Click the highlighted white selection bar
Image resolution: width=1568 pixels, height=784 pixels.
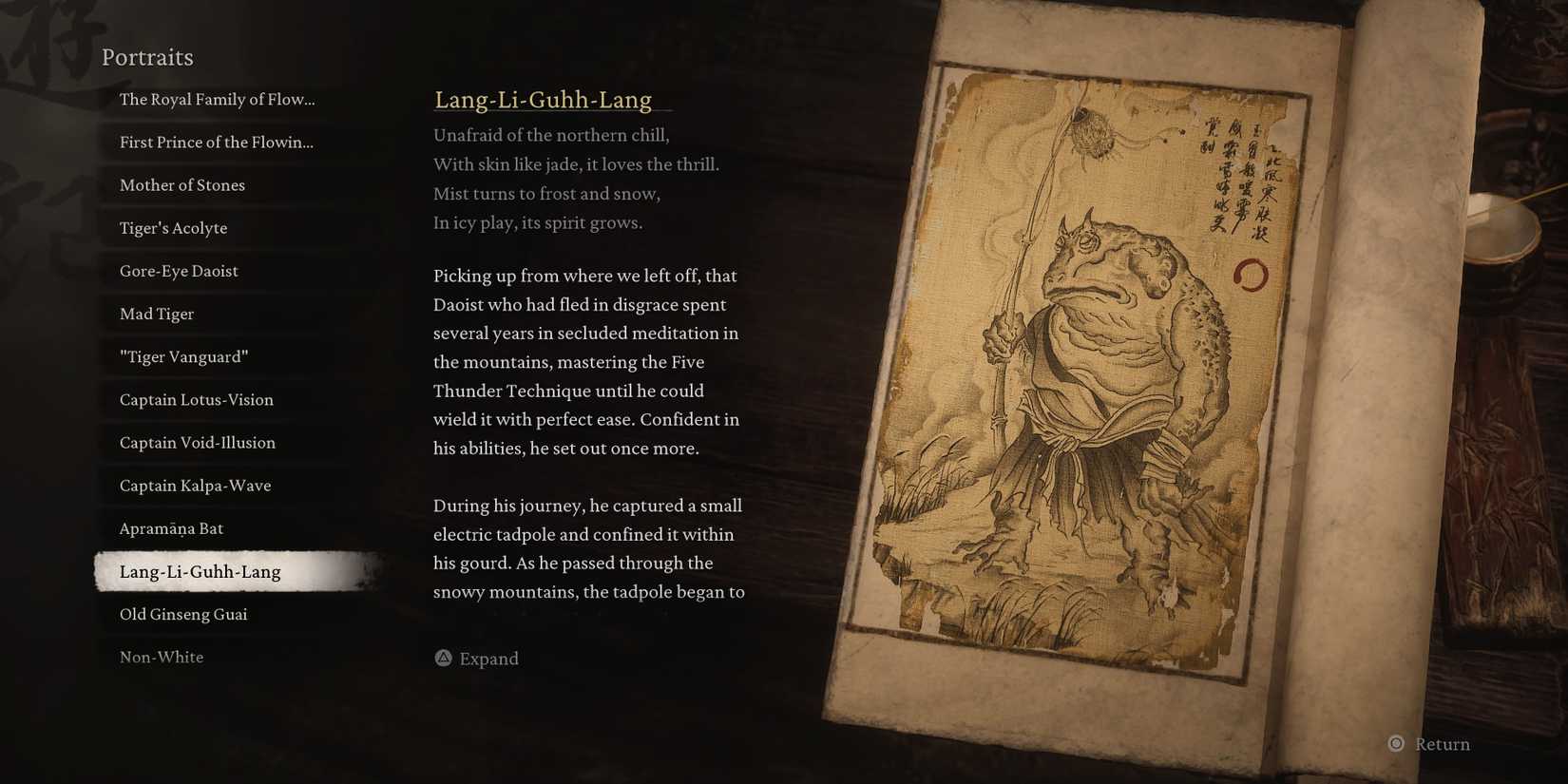coord(238,571)
